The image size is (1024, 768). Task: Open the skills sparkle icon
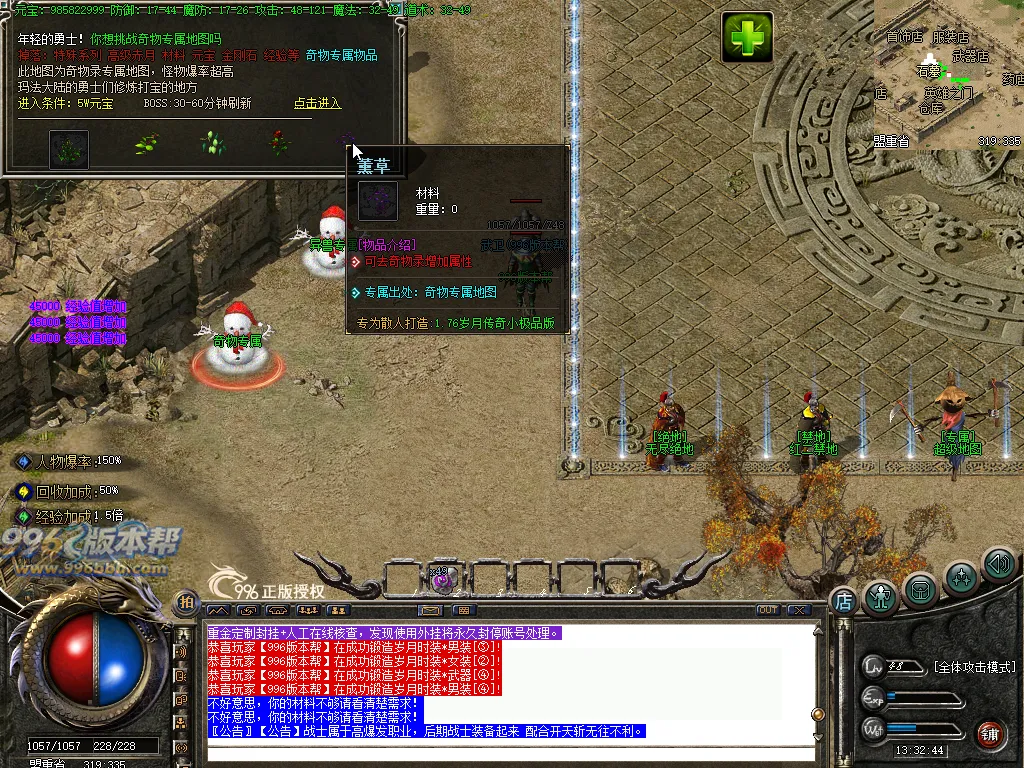[x=961, y=577]
